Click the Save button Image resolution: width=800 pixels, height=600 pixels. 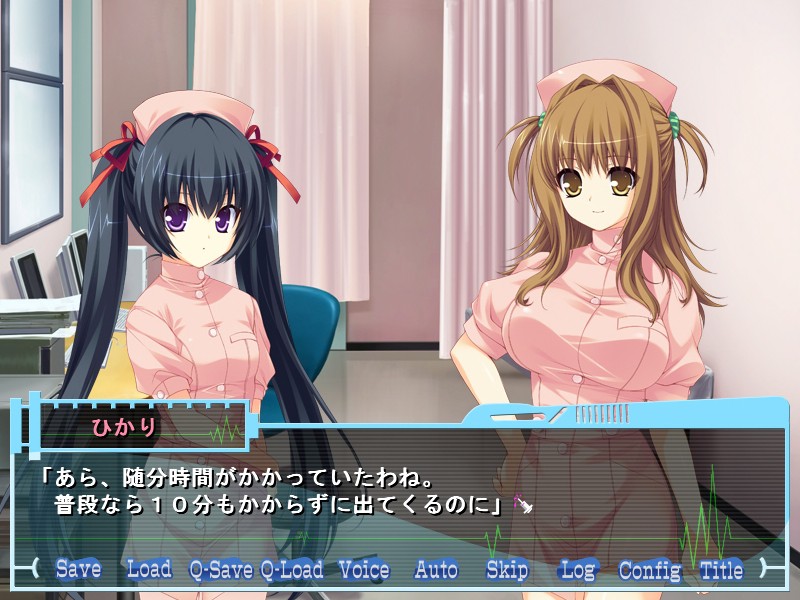[78, 570]
